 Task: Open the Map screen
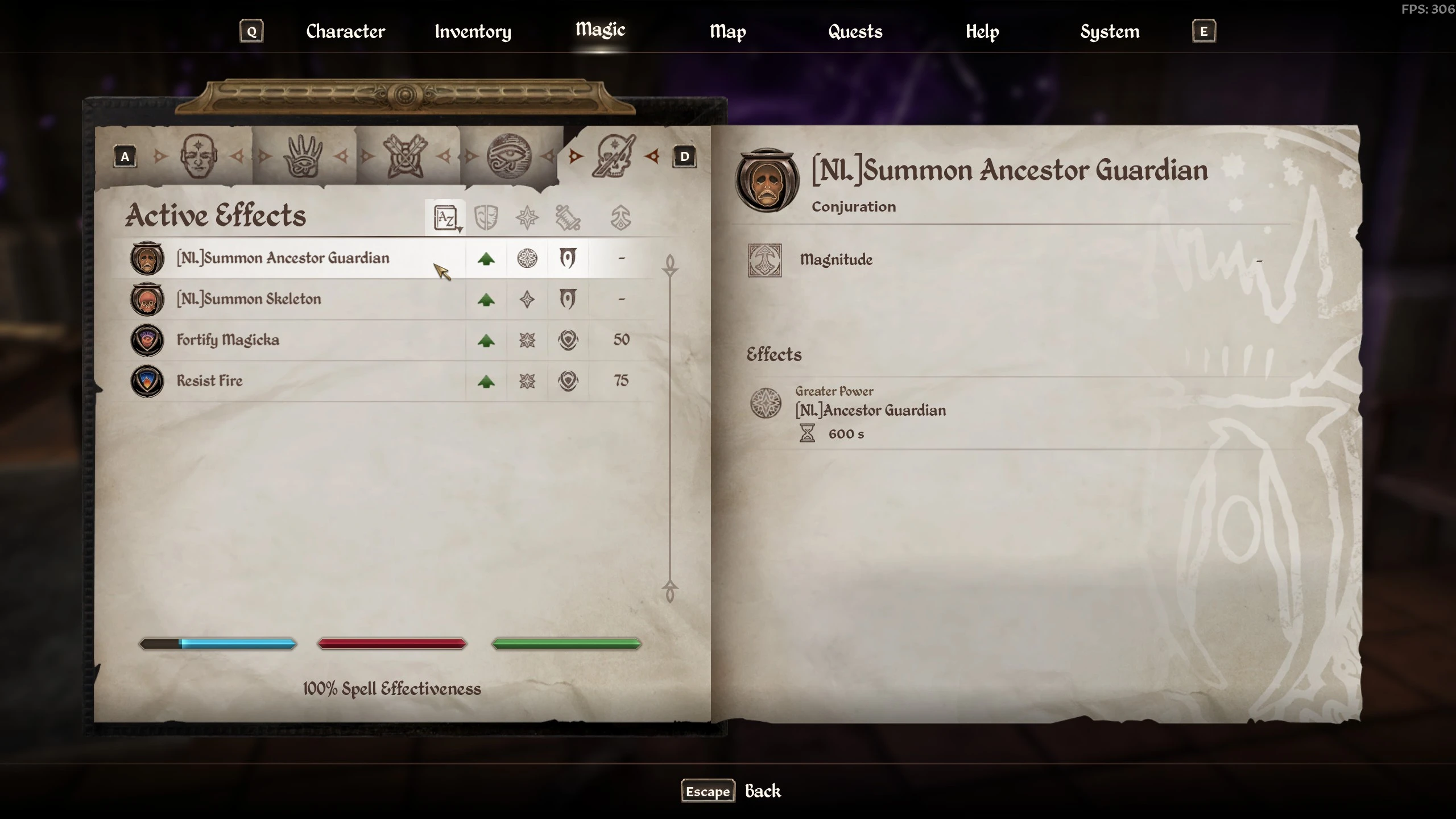727,31
